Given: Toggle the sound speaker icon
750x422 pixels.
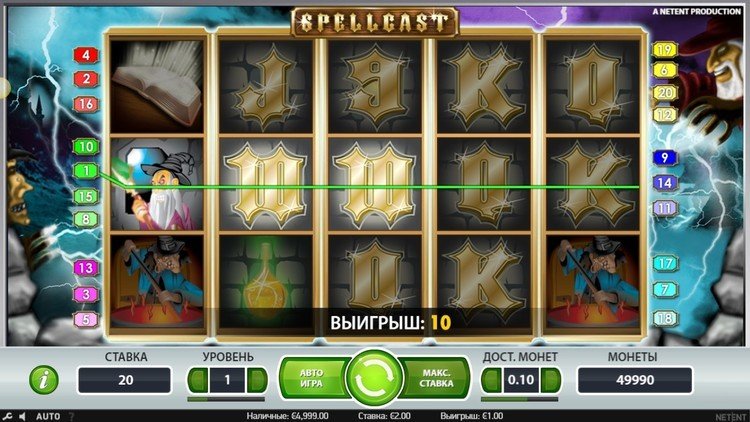Looking at the screenshot, I should pos(23,416).
